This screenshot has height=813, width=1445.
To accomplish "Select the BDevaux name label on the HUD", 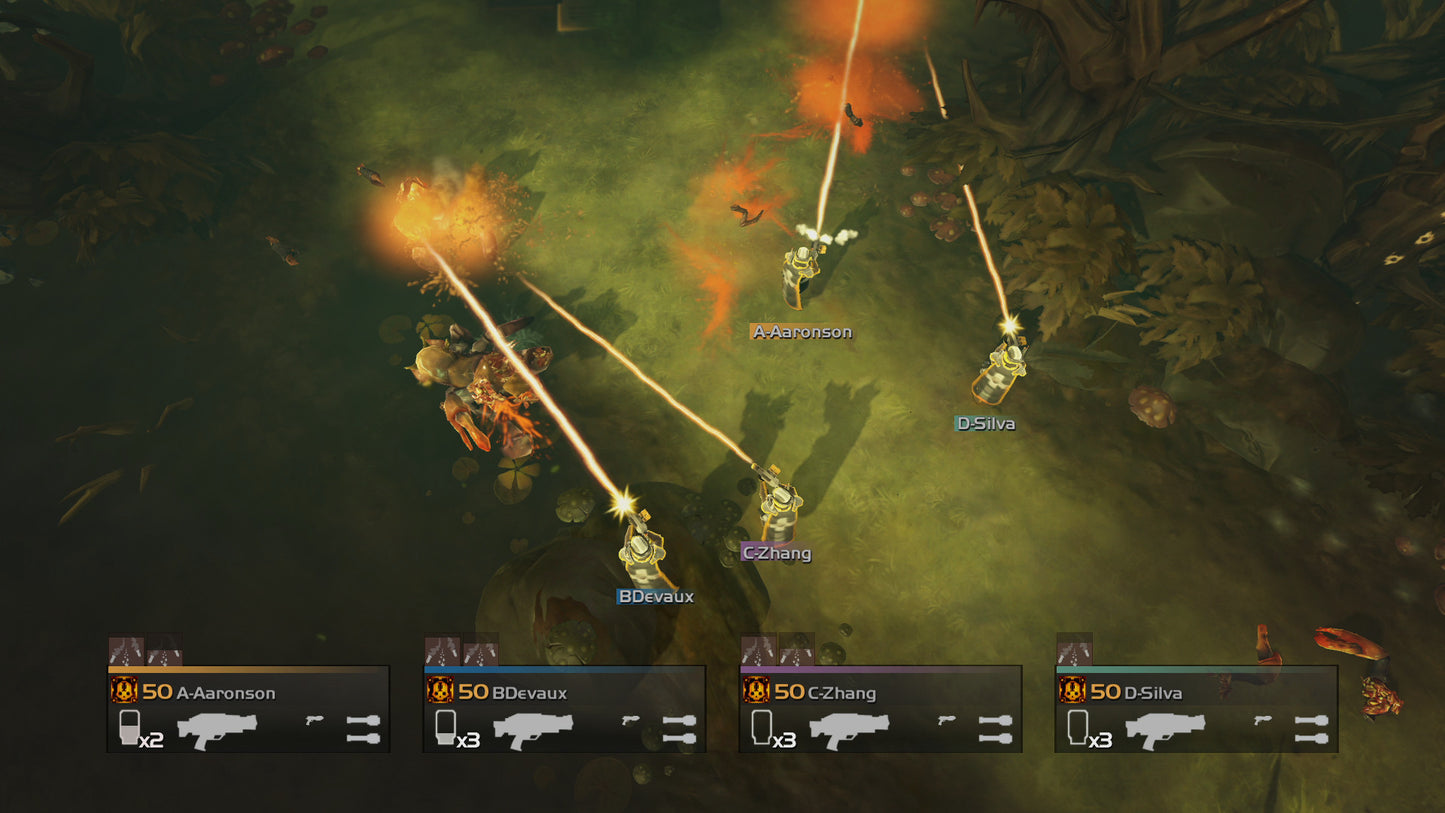I will (531, 692).
